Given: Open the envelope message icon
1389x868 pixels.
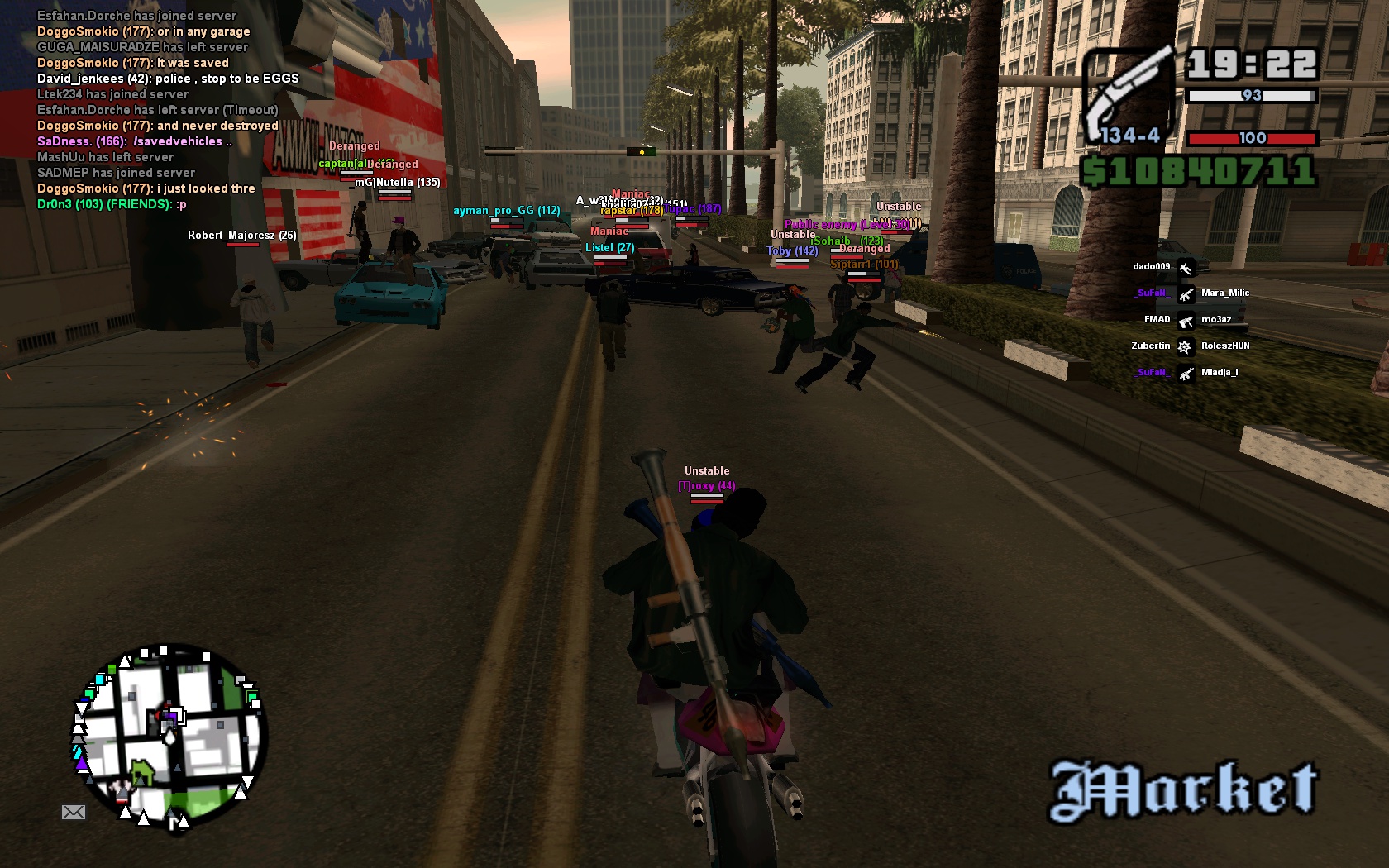Looking at the screenshot, I should click(74, 812).
